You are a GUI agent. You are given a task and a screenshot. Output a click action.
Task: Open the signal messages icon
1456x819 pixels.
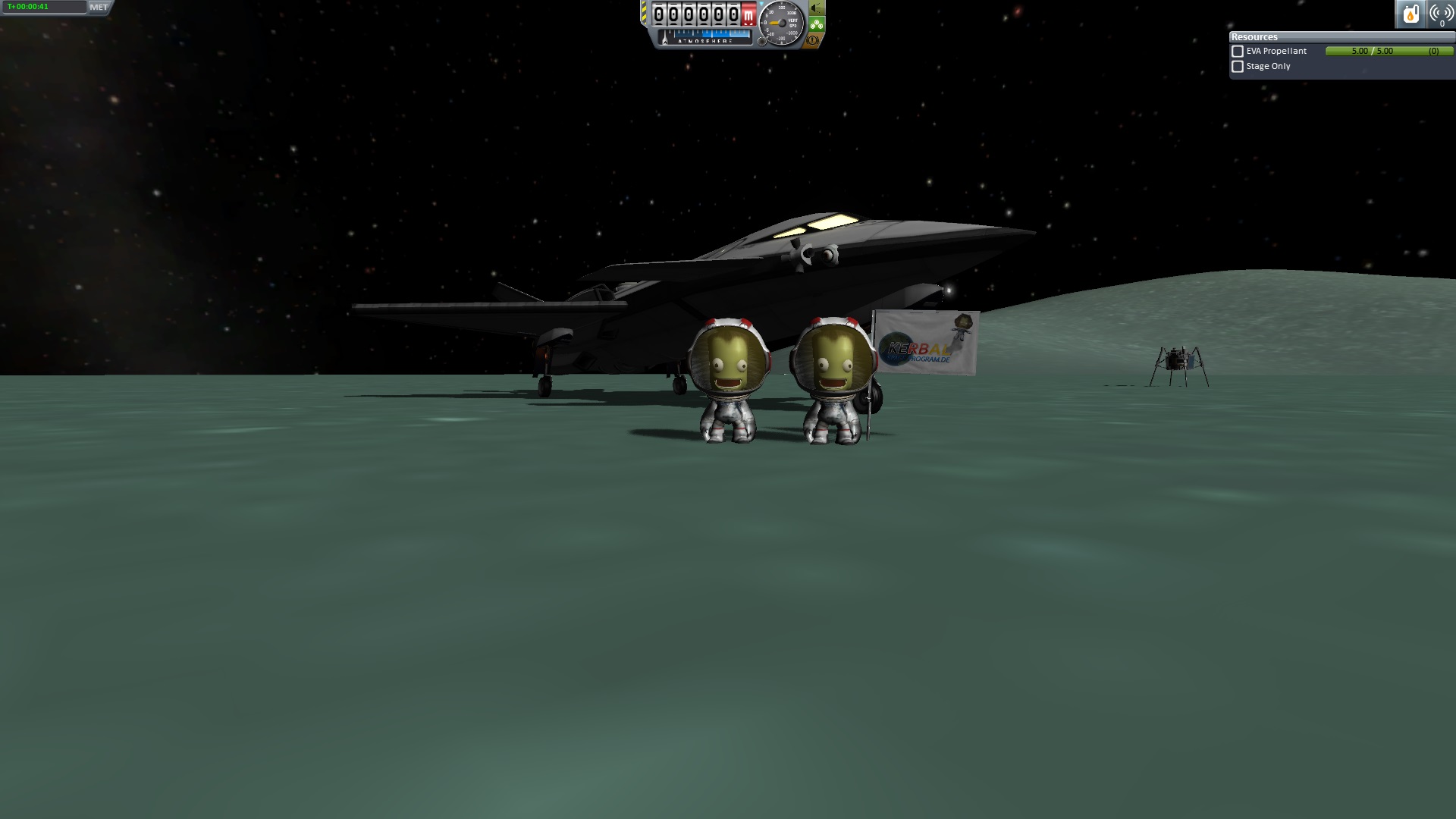tap(1441, 14)
